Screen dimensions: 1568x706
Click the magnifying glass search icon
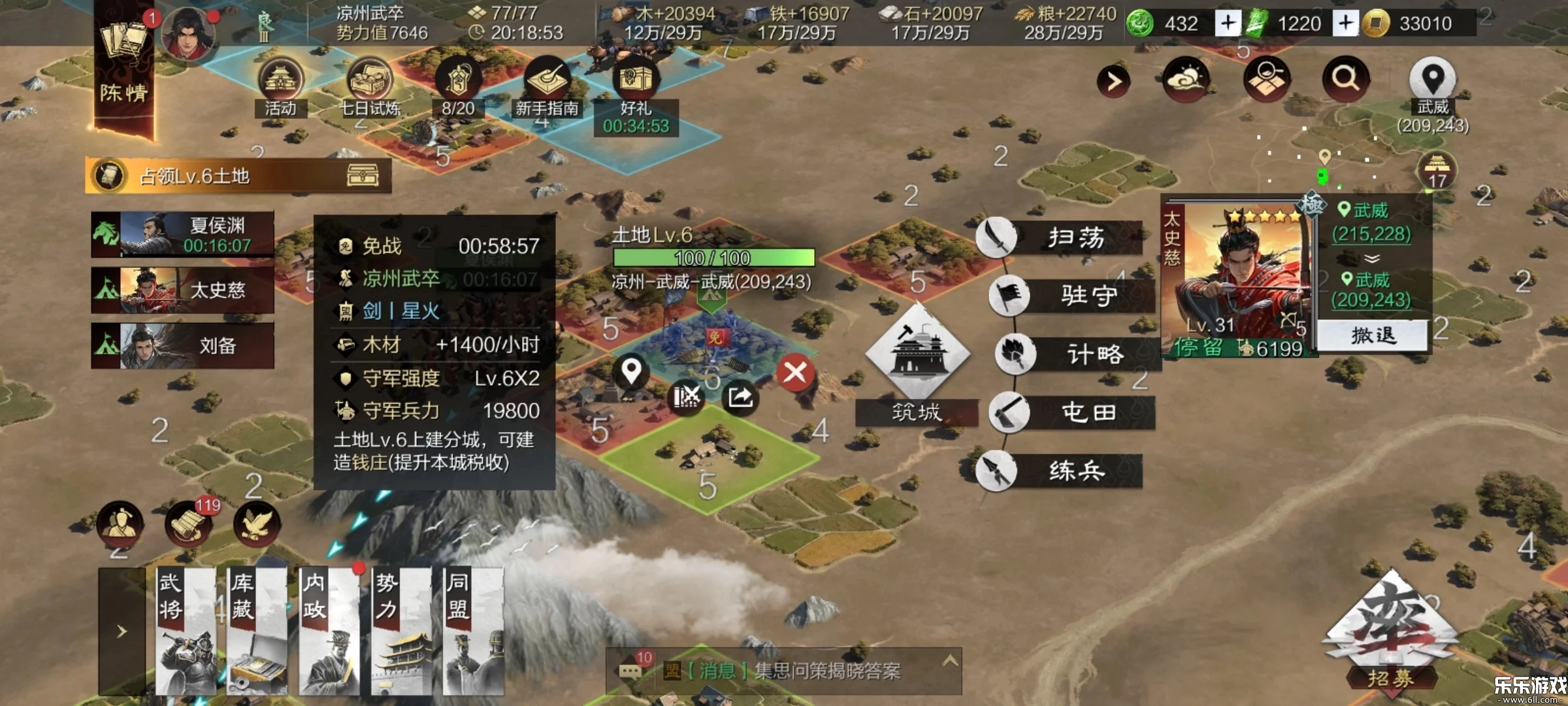click(1345, 79)
